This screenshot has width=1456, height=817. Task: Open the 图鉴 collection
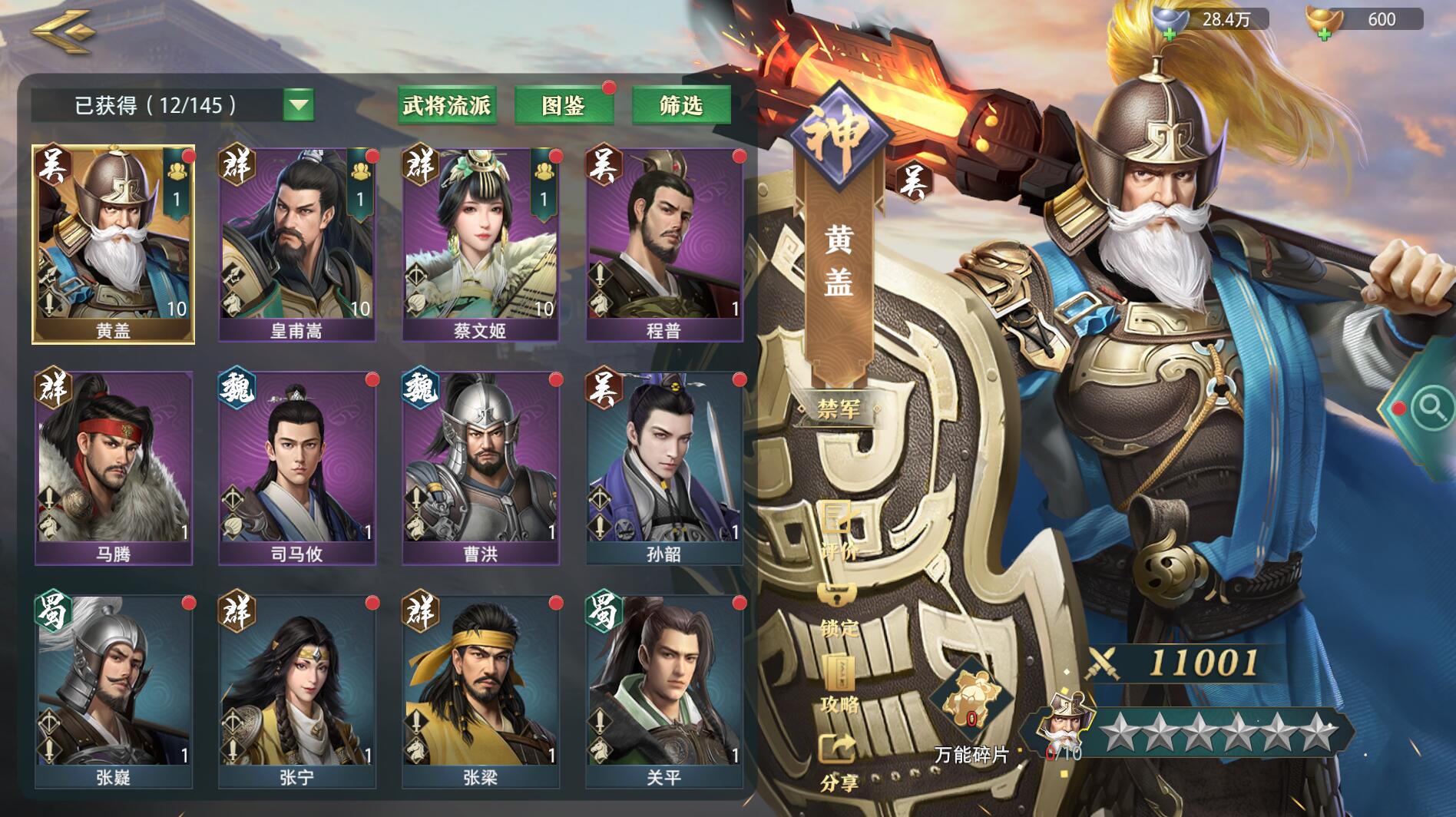[x=564, y=105]
